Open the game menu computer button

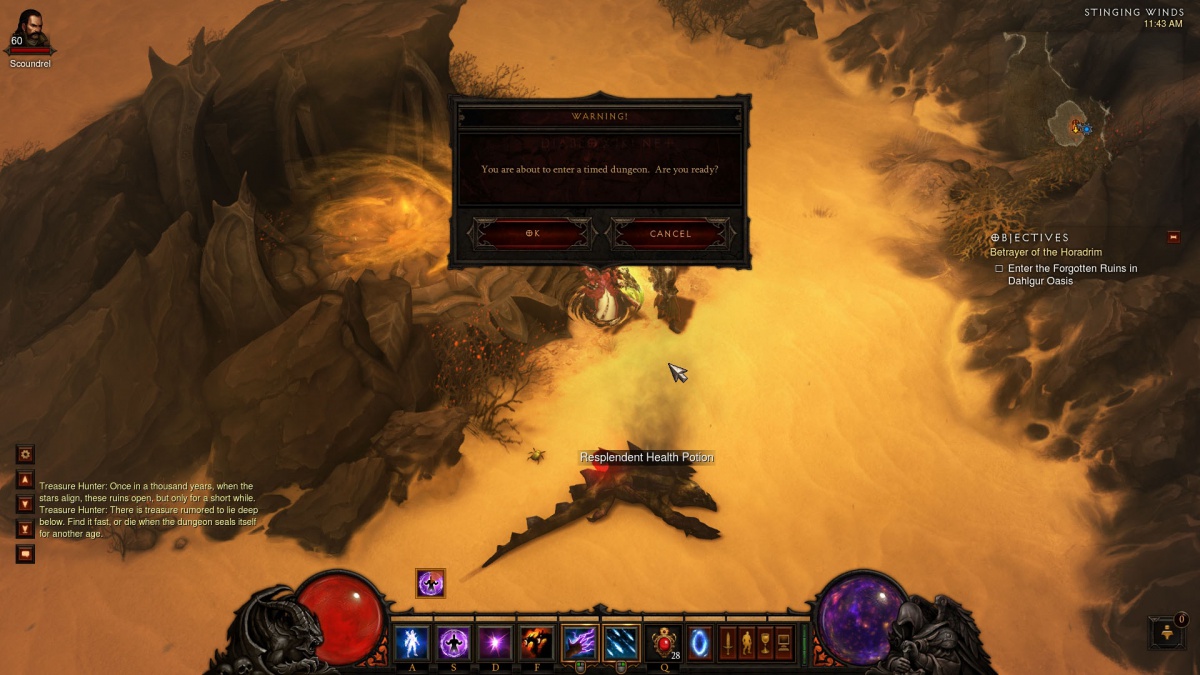[x=784, y=642]
